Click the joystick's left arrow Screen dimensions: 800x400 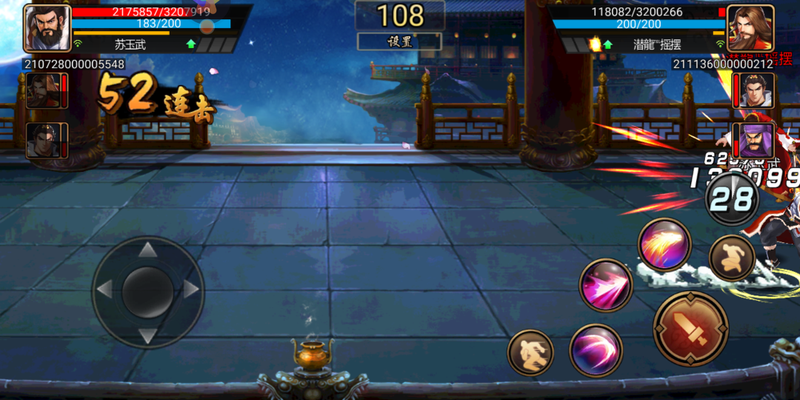pos(106,290)
